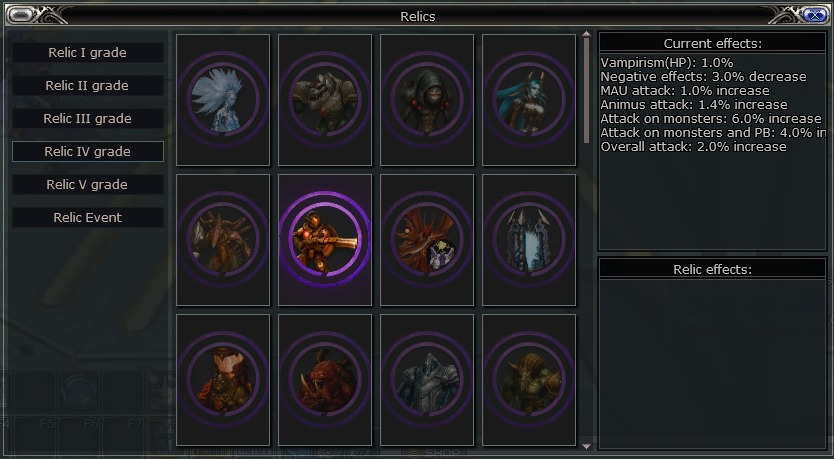The width and height of the screenshot is (834, 459).
Task: Select the crowned red creature relic
Action: click(223, 380)
